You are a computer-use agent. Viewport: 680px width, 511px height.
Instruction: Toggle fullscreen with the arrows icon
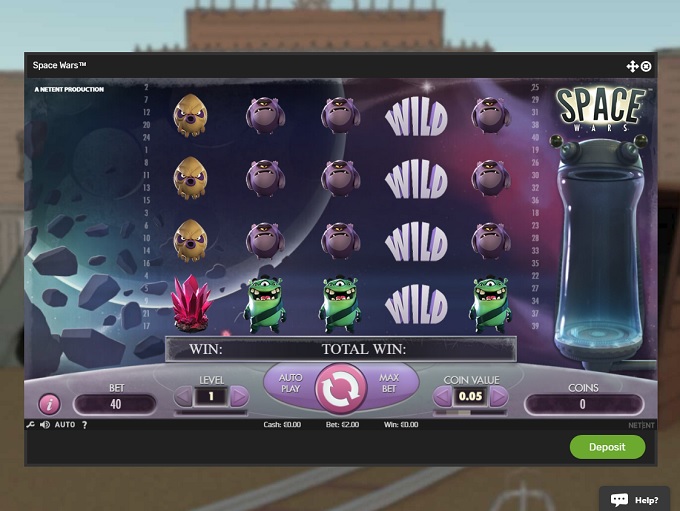pyautogui.click(x=632, y=66)
